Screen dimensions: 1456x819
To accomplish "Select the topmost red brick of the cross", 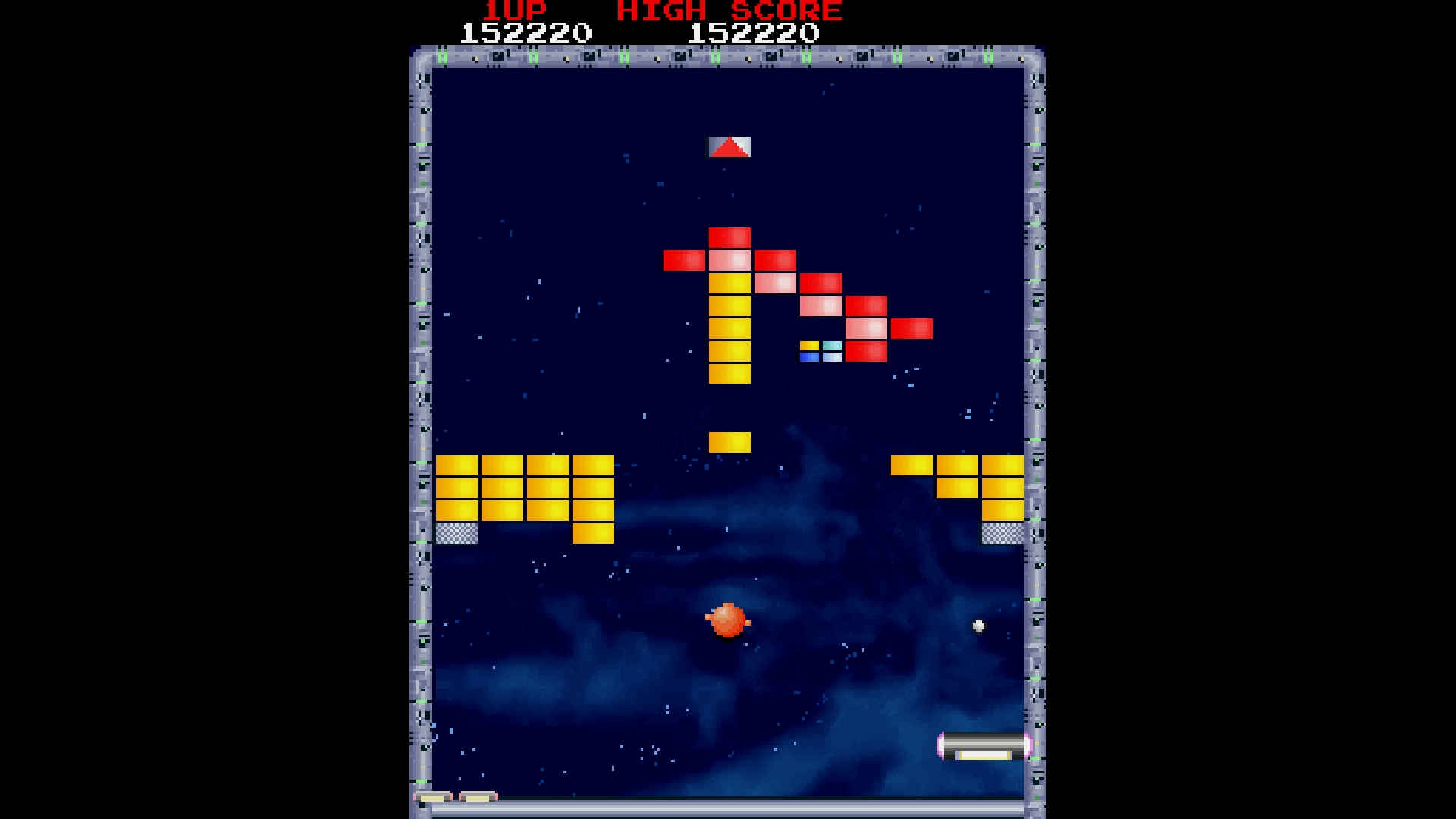I will tap(729, 235).
